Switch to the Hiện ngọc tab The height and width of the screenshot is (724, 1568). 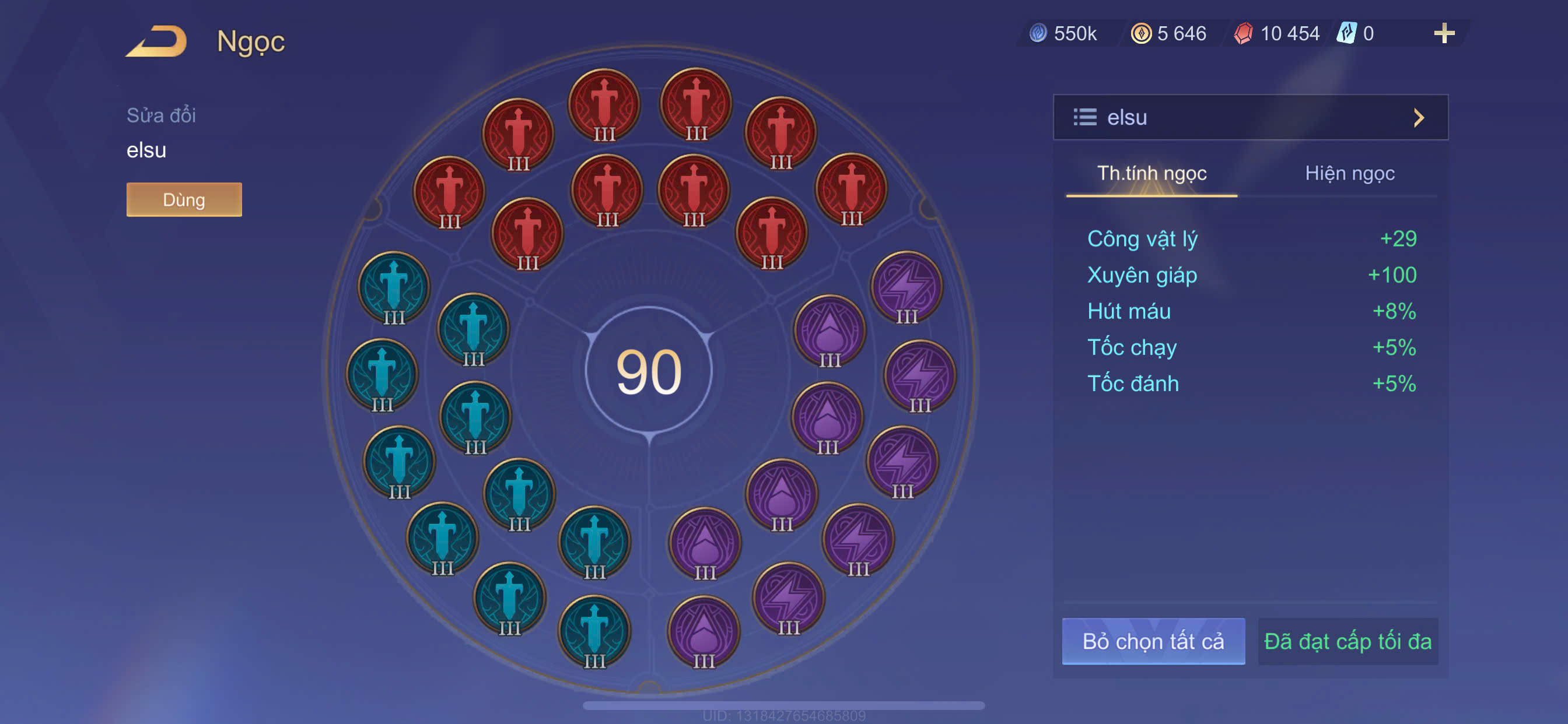pyautogui.click(x=1349, y=174)
